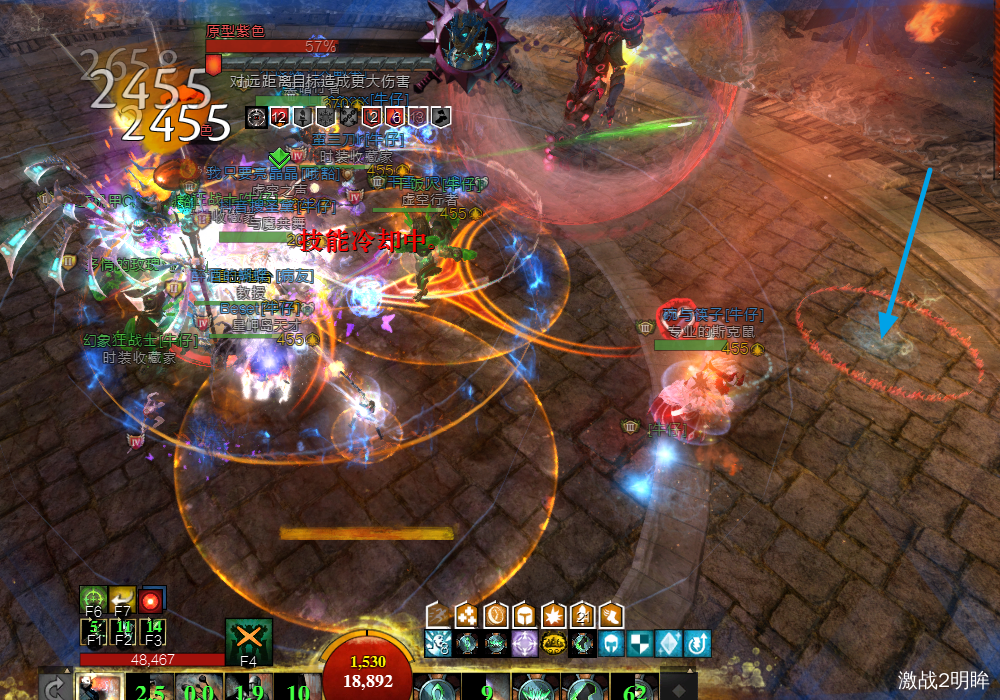The height and width of the screenshot is (700, 1000).
Task: Use the green crosshair F6 skill
Action: click(93, 599)
